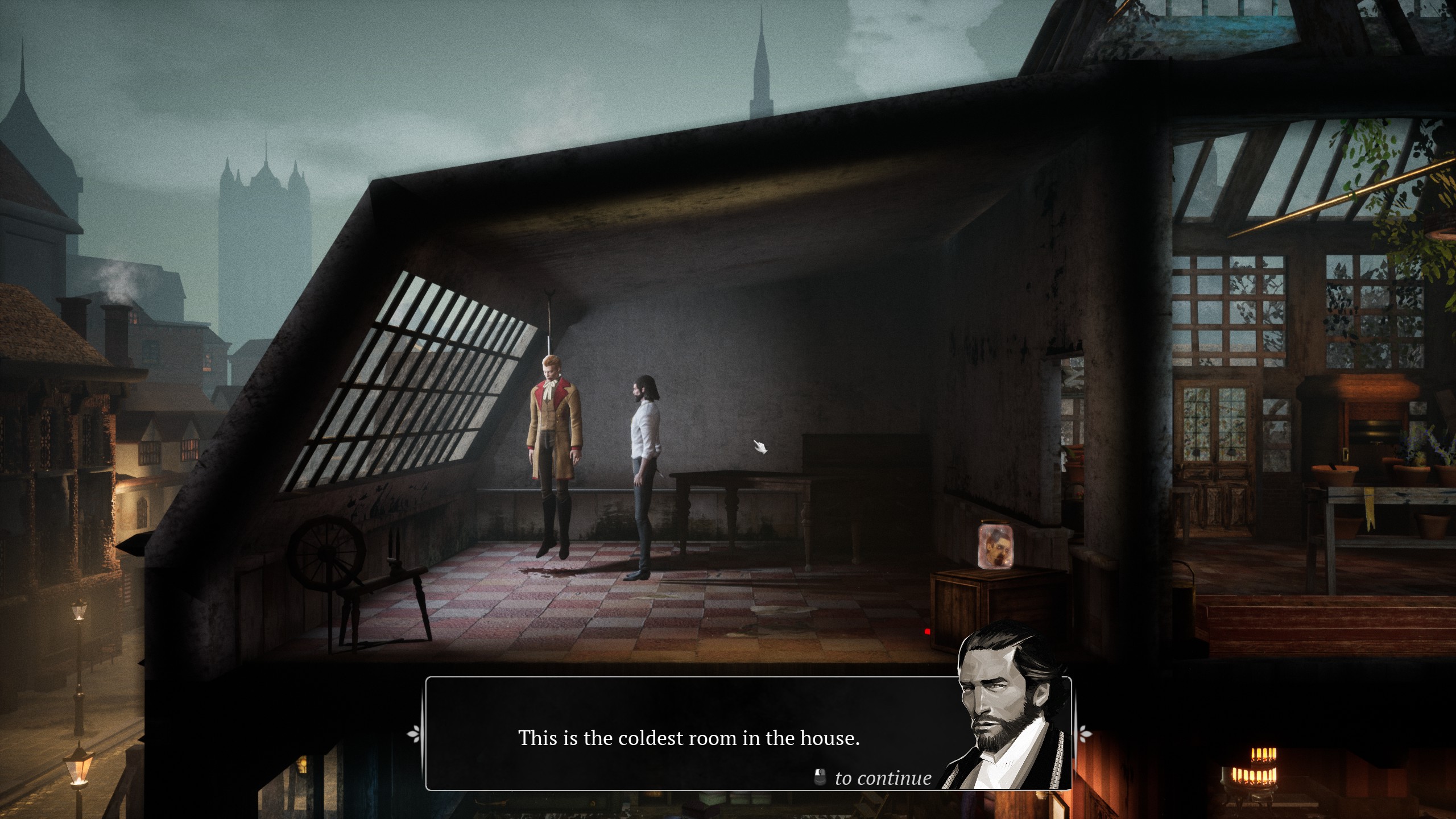
Task: Advance the 'coldest room' dialogue box
Action: pyautogui.click(x=688, y=738)
